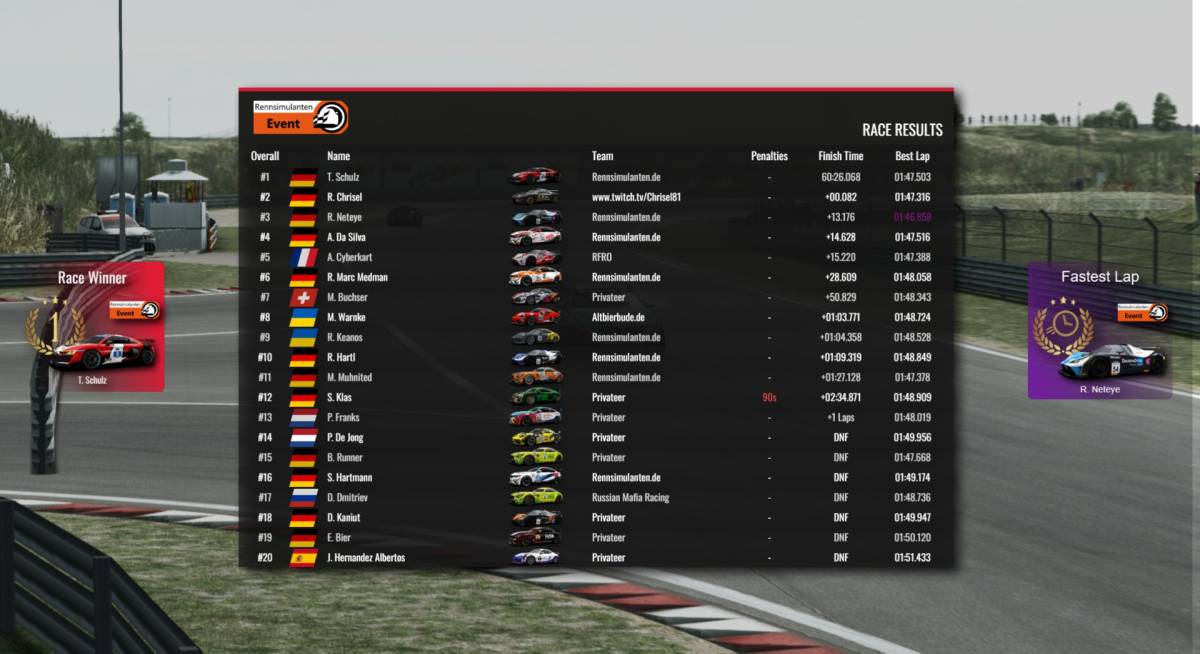Viewport: 1200px width, 654px height.
Task: Click the Penalties column header
Action: (x=769, y=156)
